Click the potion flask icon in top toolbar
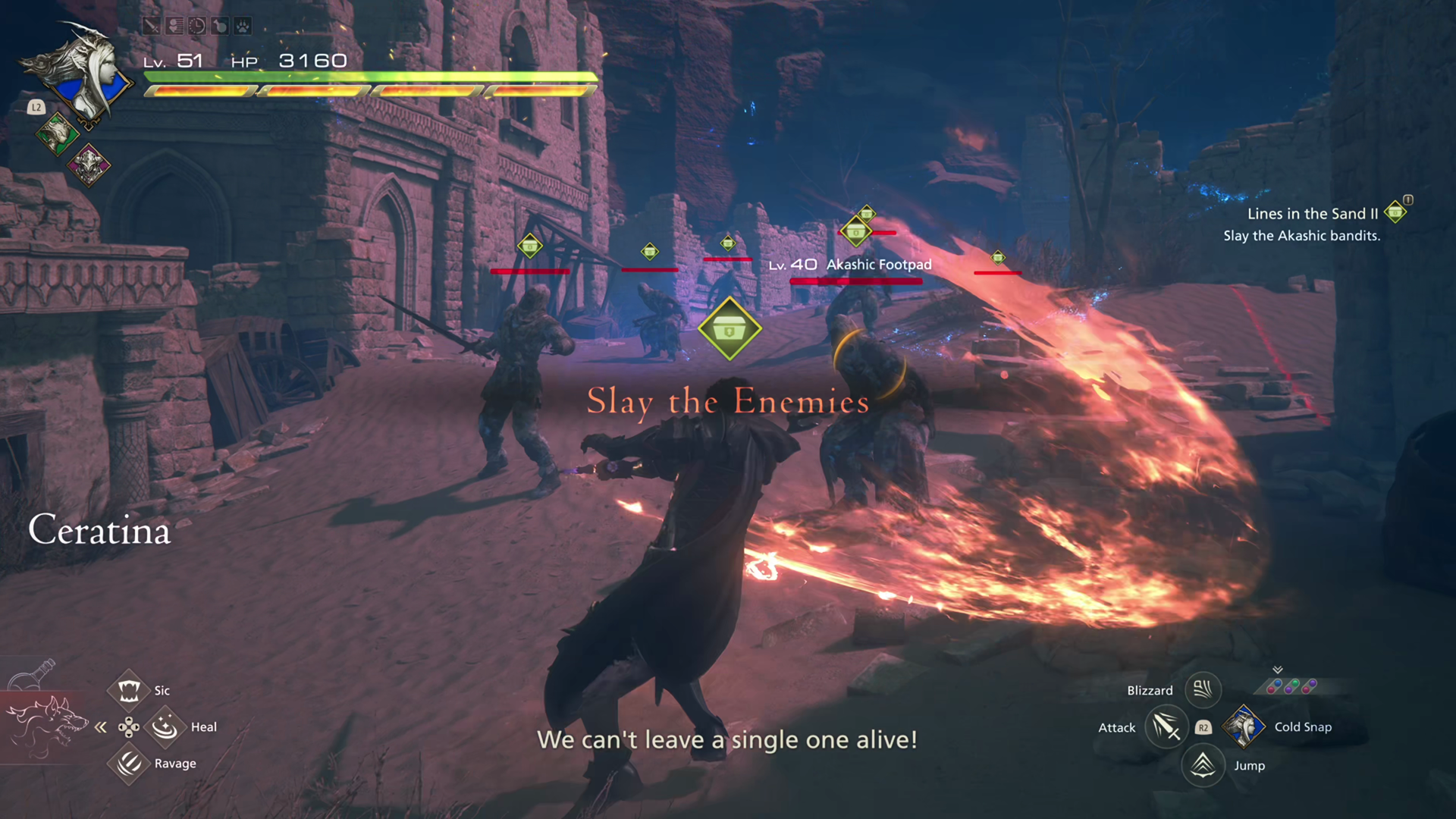Image resolution: width=1456 pixels, height=819 pixels. click(220, 26)
